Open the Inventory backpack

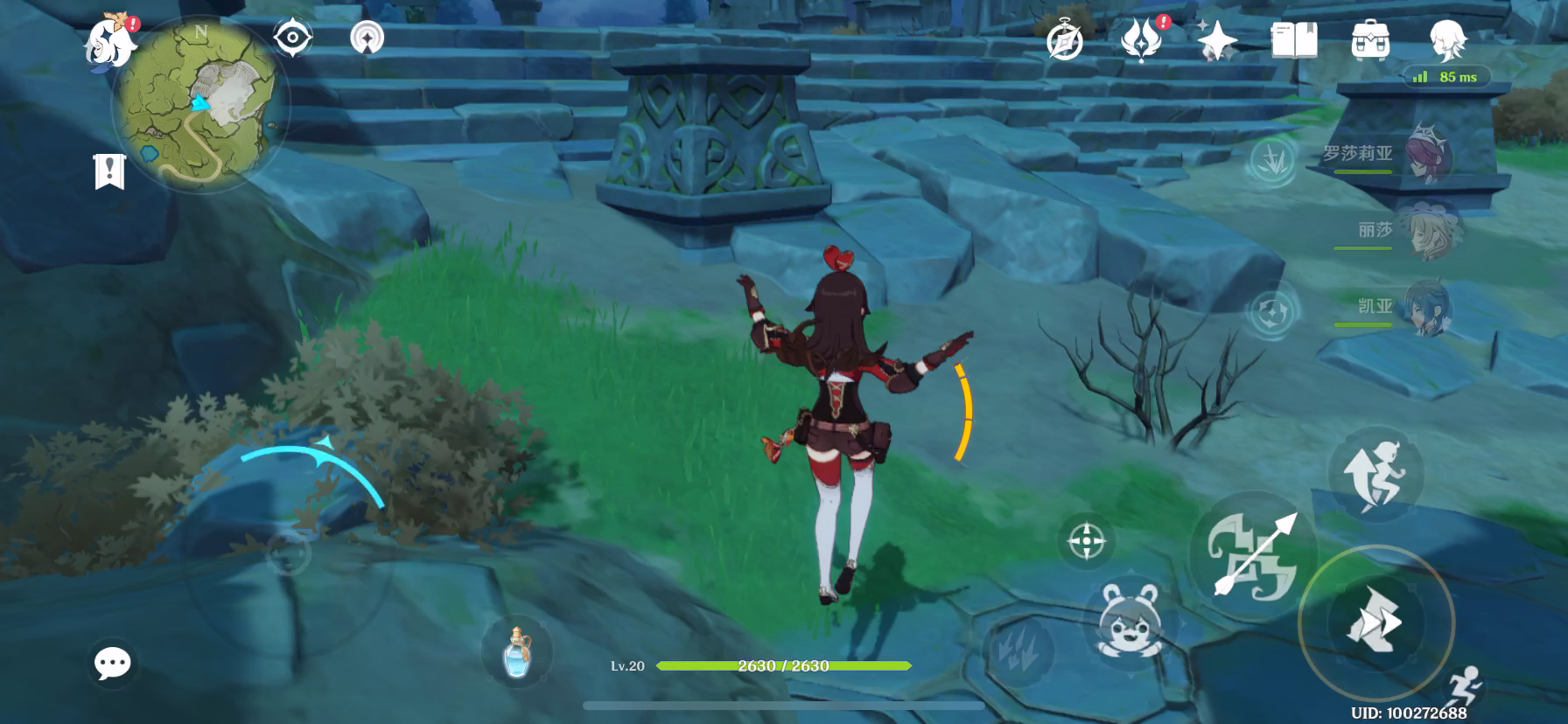(1370, 40)
